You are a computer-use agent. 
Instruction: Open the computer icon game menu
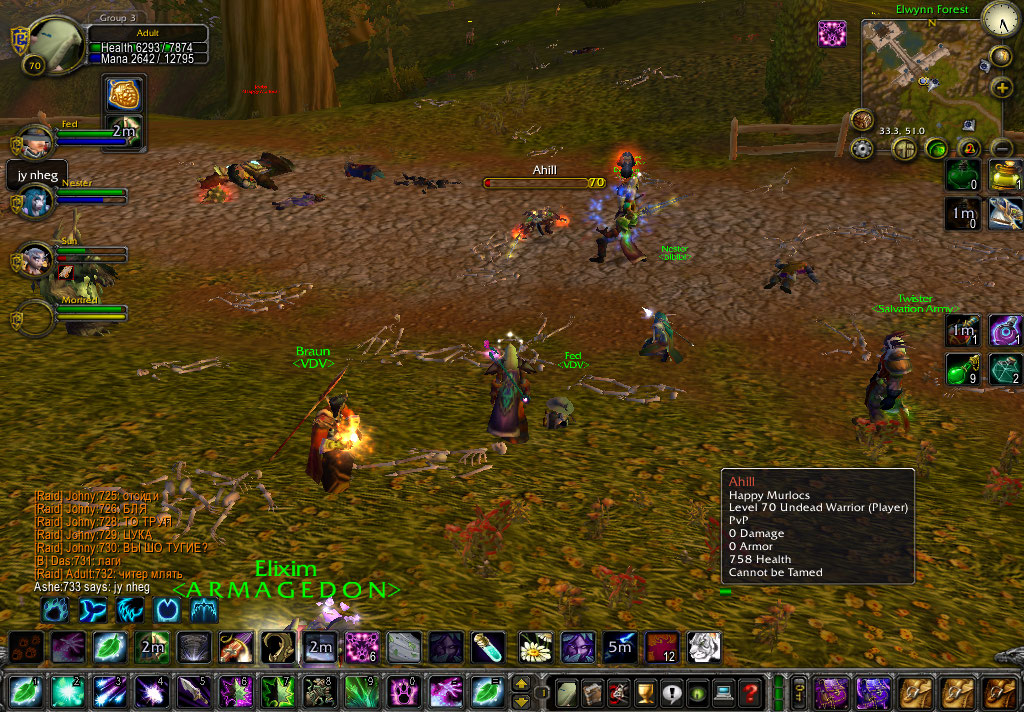coord(723,692)
